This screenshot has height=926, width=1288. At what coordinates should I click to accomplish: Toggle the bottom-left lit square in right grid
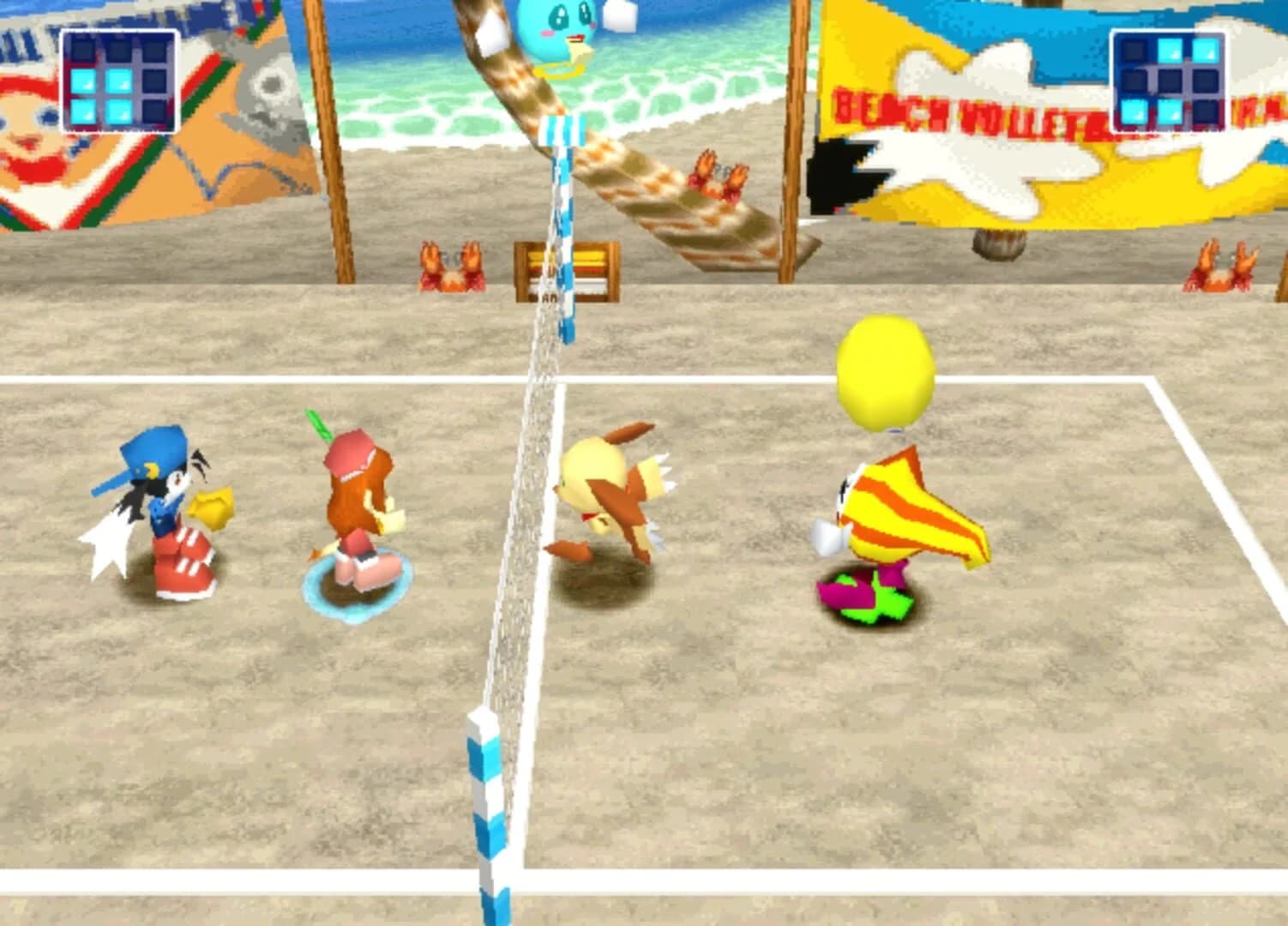[1134, 112]
